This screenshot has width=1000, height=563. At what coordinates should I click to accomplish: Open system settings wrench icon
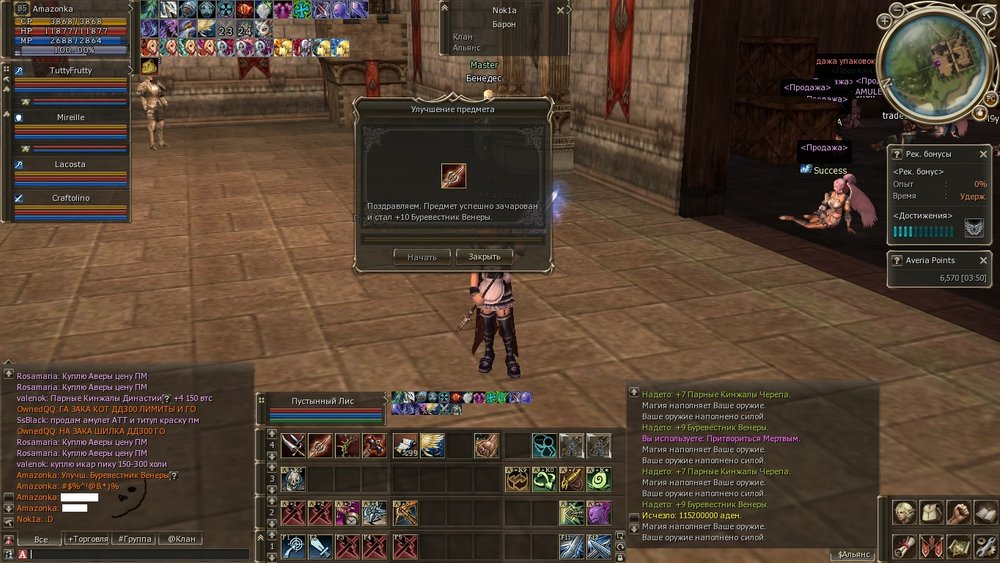[x=984, y=546]
